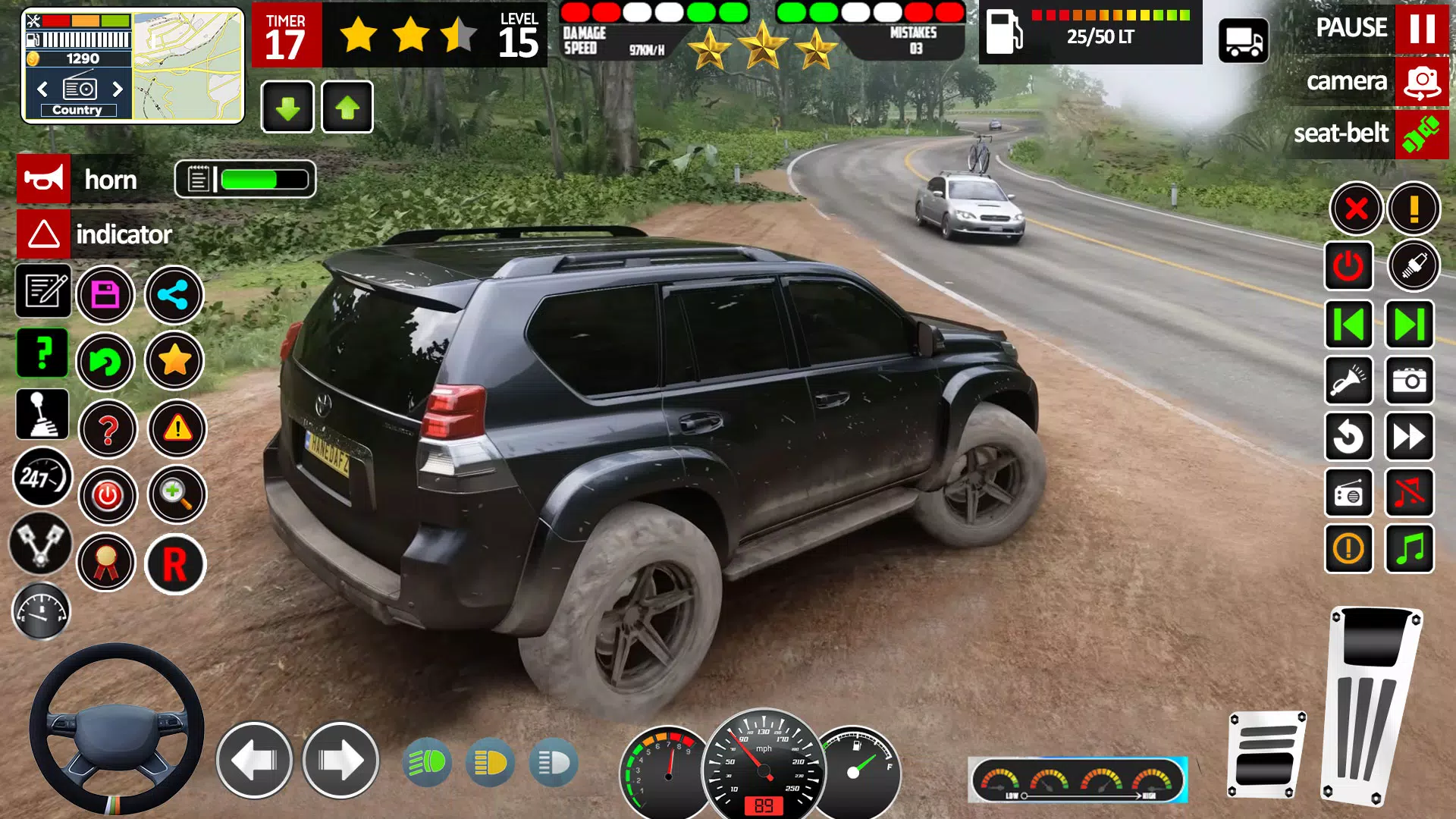Turn on the green headlight beam
The image size is (1456, 819).
pyautogui.click(x=427, y=762)
